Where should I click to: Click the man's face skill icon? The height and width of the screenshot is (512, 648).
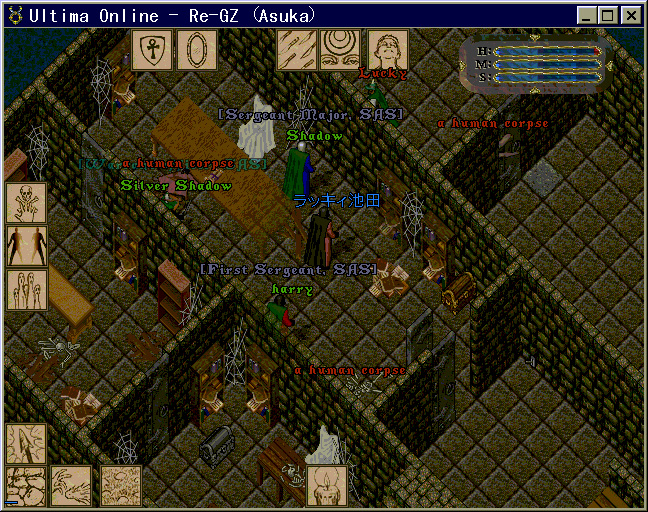point(387,50)
